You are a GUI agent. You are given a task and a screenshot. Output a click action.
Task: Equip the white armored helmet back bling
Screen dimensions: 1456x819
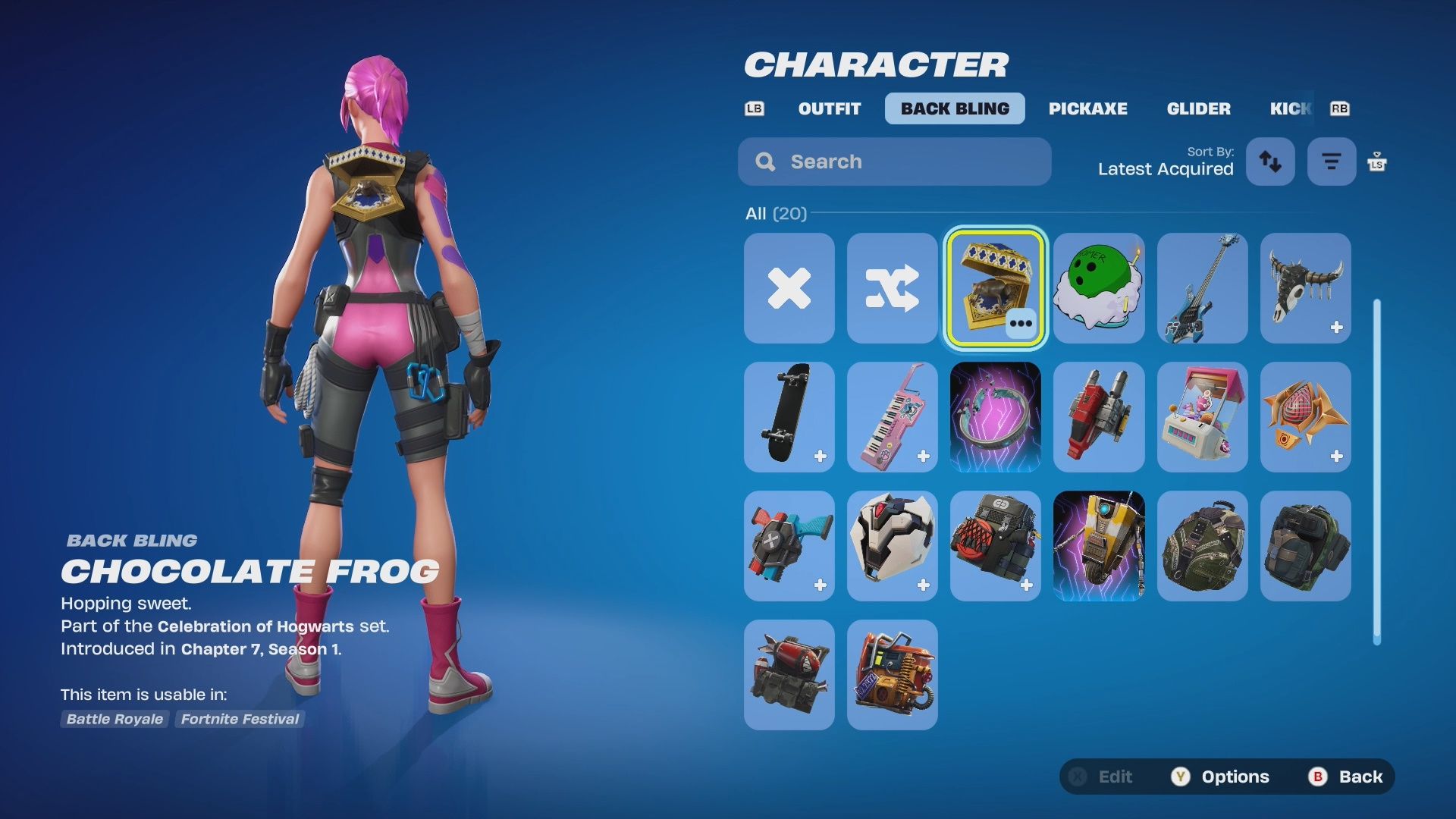pos(893,546)
